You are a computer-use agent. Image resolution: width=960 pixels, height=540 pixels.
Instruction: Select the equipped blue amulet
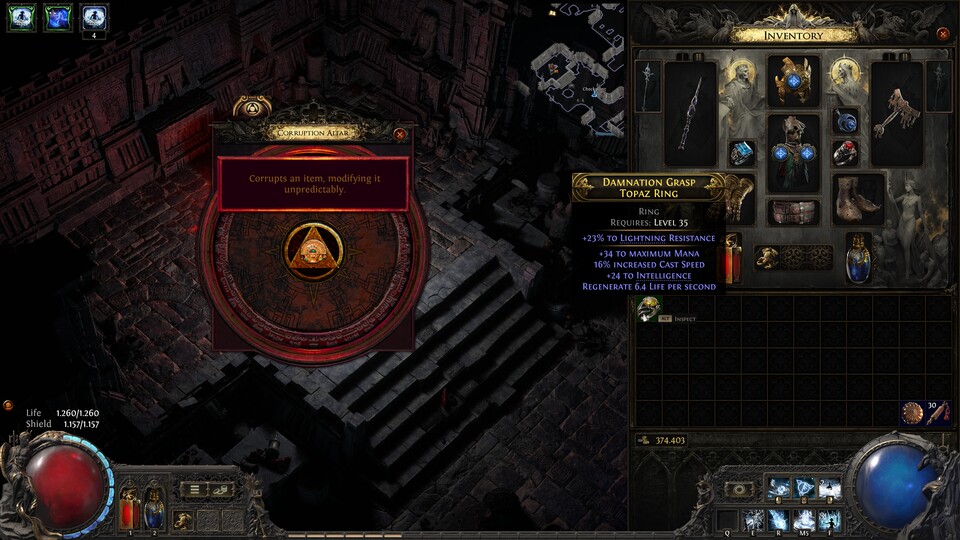(846, 121)
